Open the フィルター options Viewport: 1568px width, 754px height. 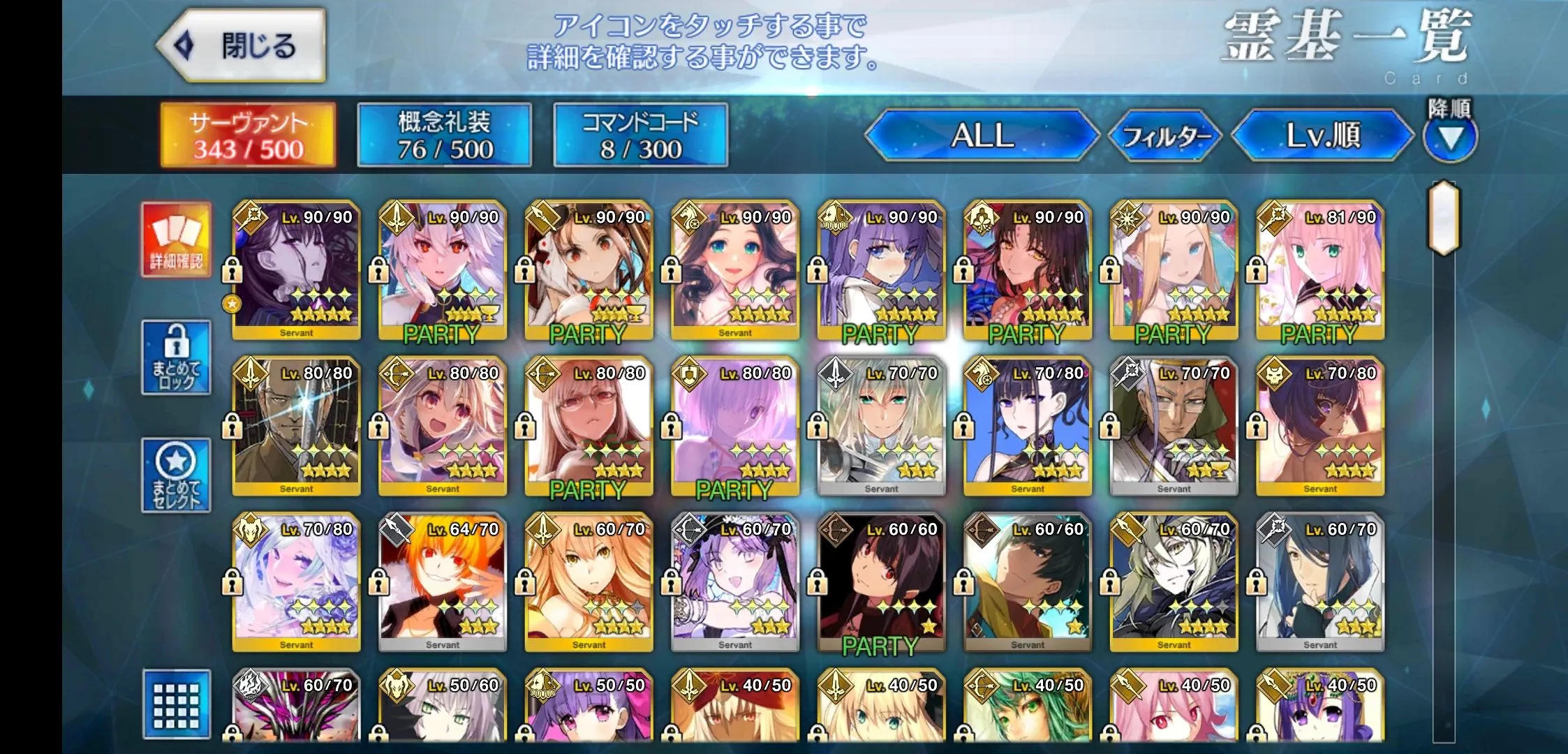pyautogui.click(x=1166, y=136)
